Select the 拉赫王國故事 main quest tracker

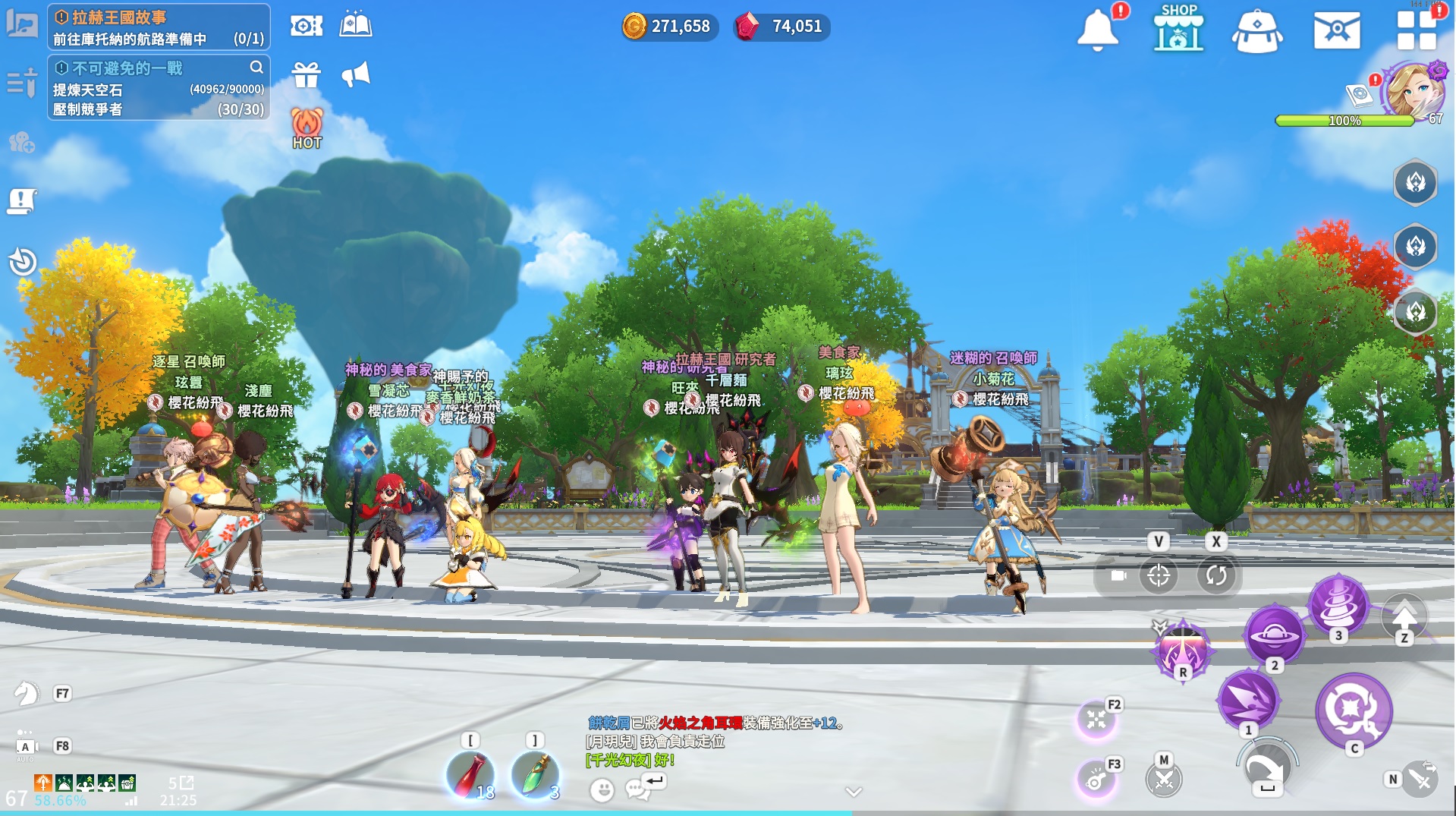tap(159, 27)
